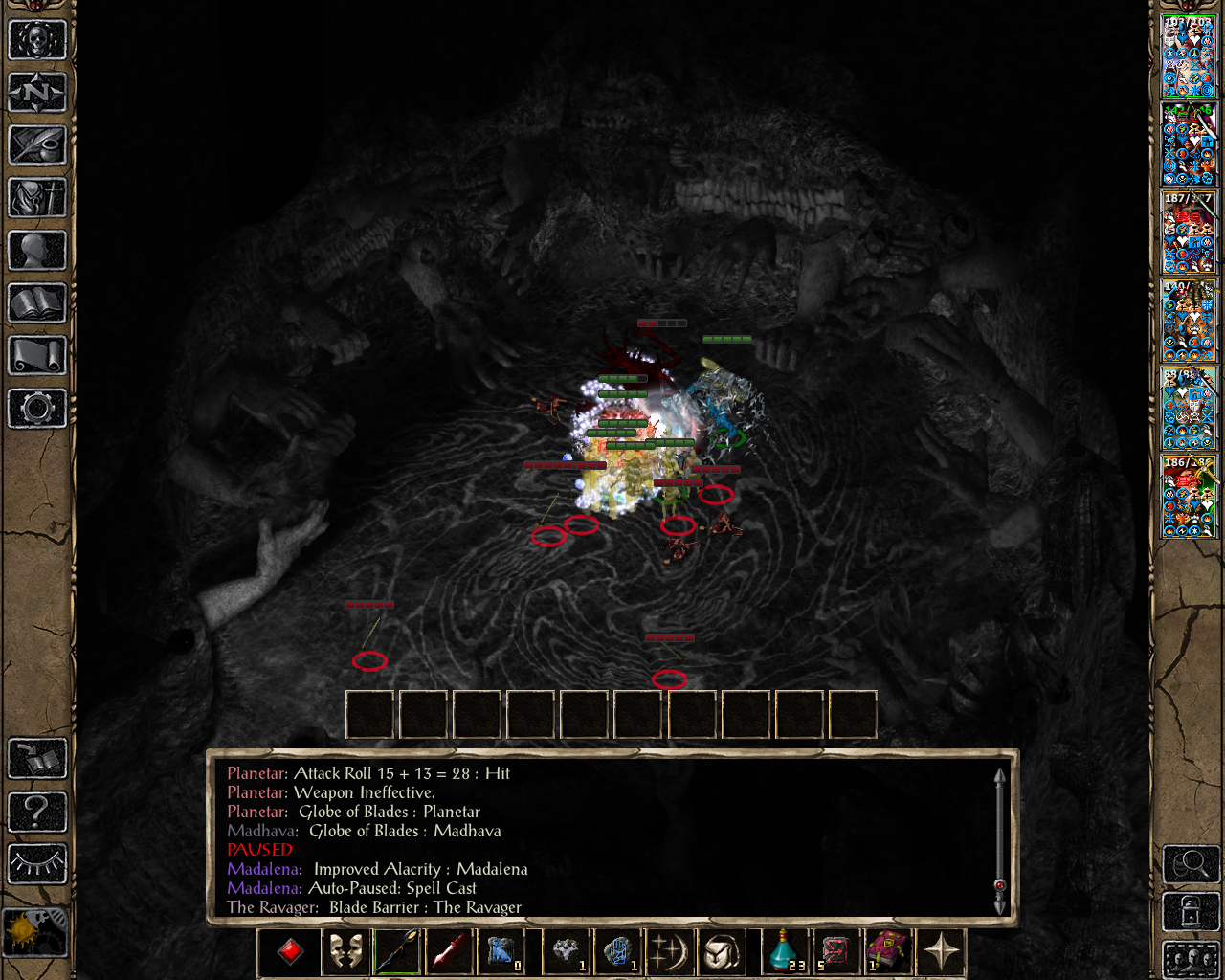Click the skull button in the sidebar
The height and width of the screenshot is (980, 1225).
click(37, 40)
